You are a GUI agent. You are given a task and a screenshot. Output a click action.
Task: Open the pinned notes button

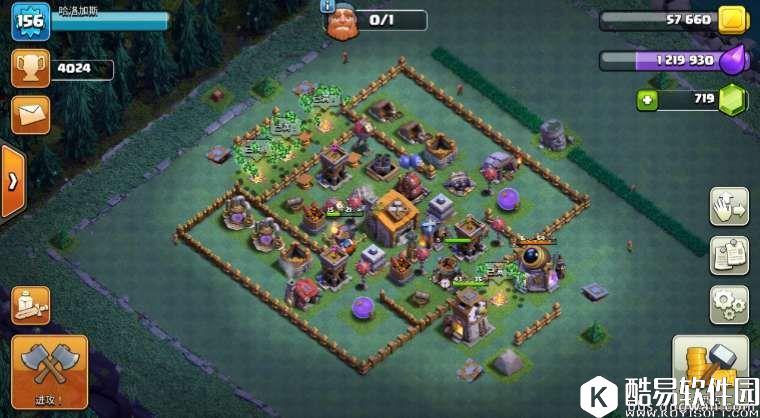point(729,255)
